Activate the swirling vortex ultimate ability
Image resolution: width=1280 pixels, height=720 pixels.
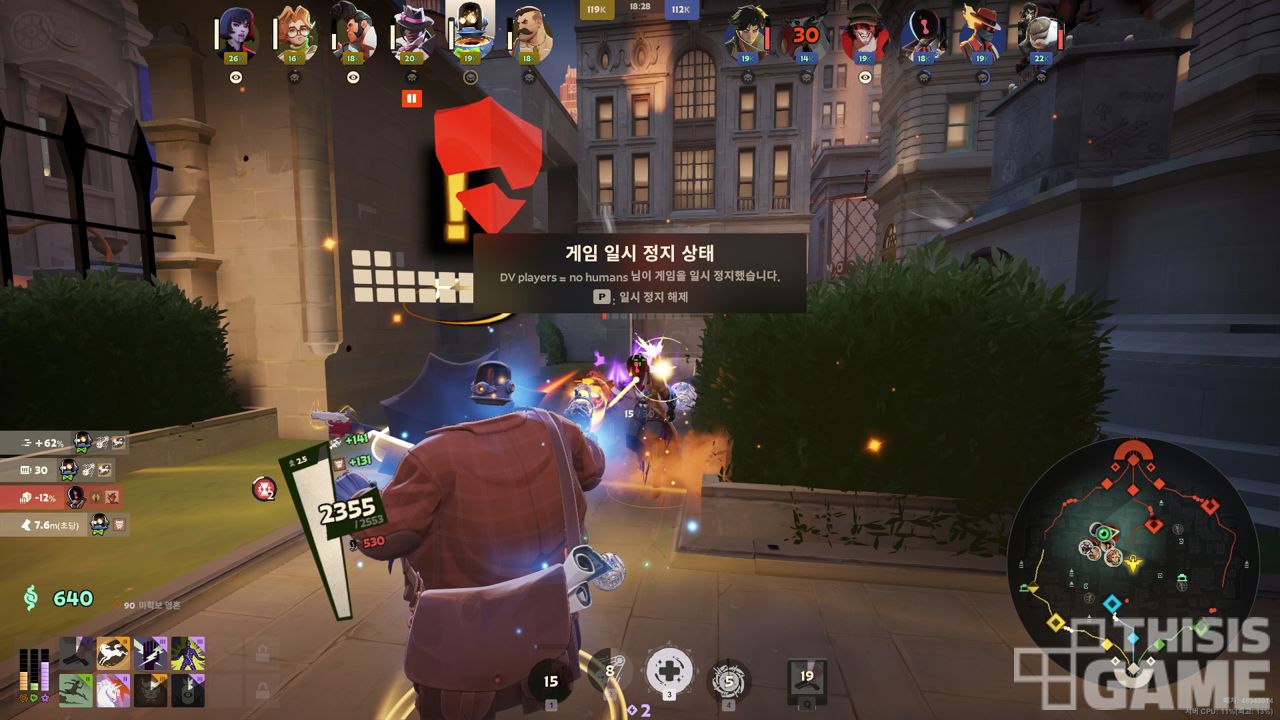tap(729, 681)
